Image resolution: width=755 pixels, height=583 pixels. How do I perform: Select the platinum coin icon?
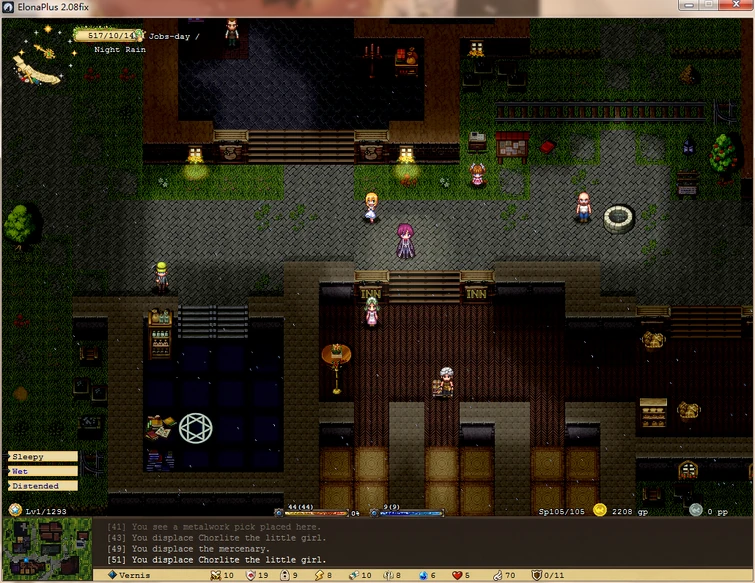[x=696, y=509]
